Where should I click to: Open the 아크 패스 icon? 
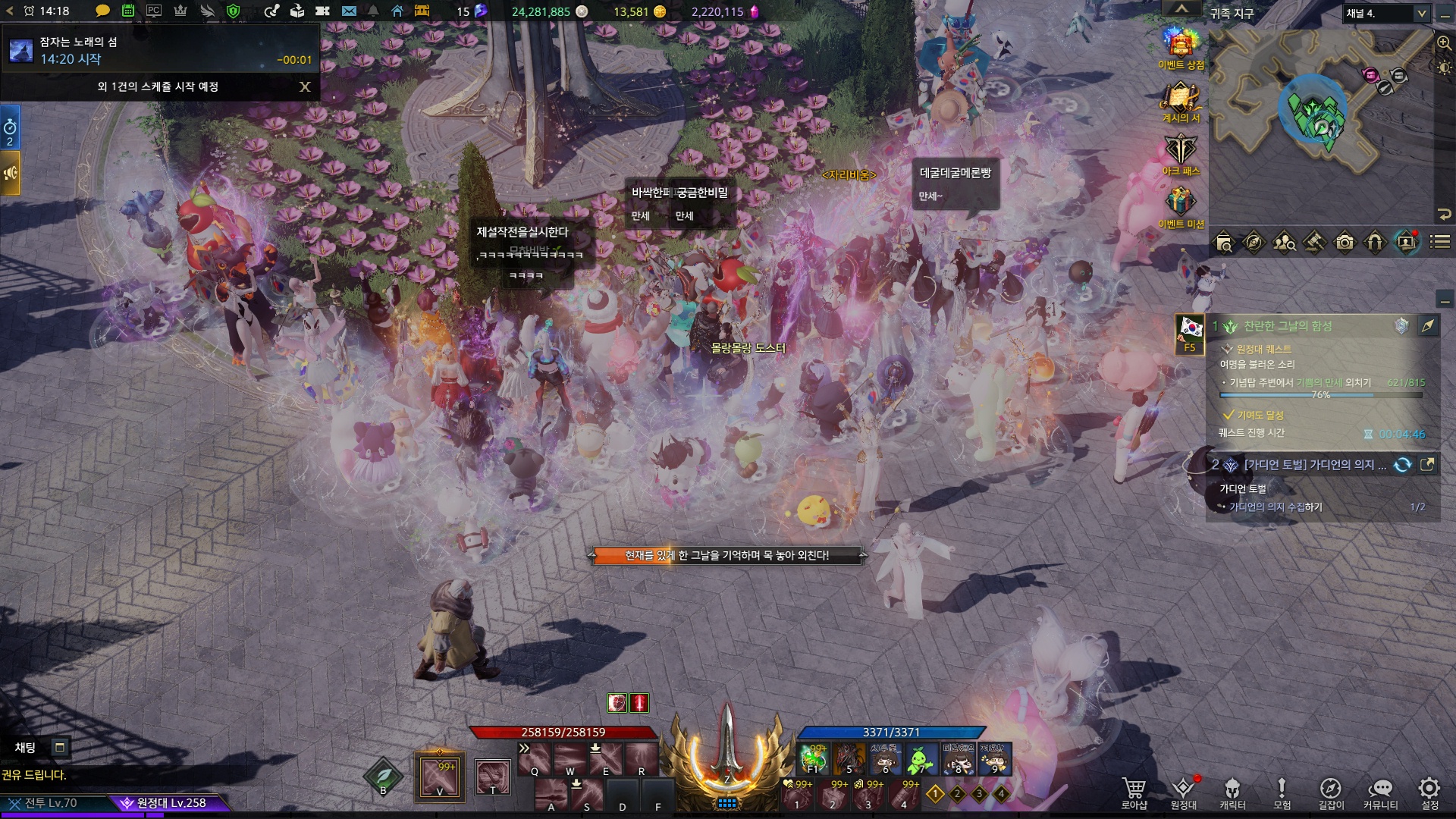[x=1181, y=150]
